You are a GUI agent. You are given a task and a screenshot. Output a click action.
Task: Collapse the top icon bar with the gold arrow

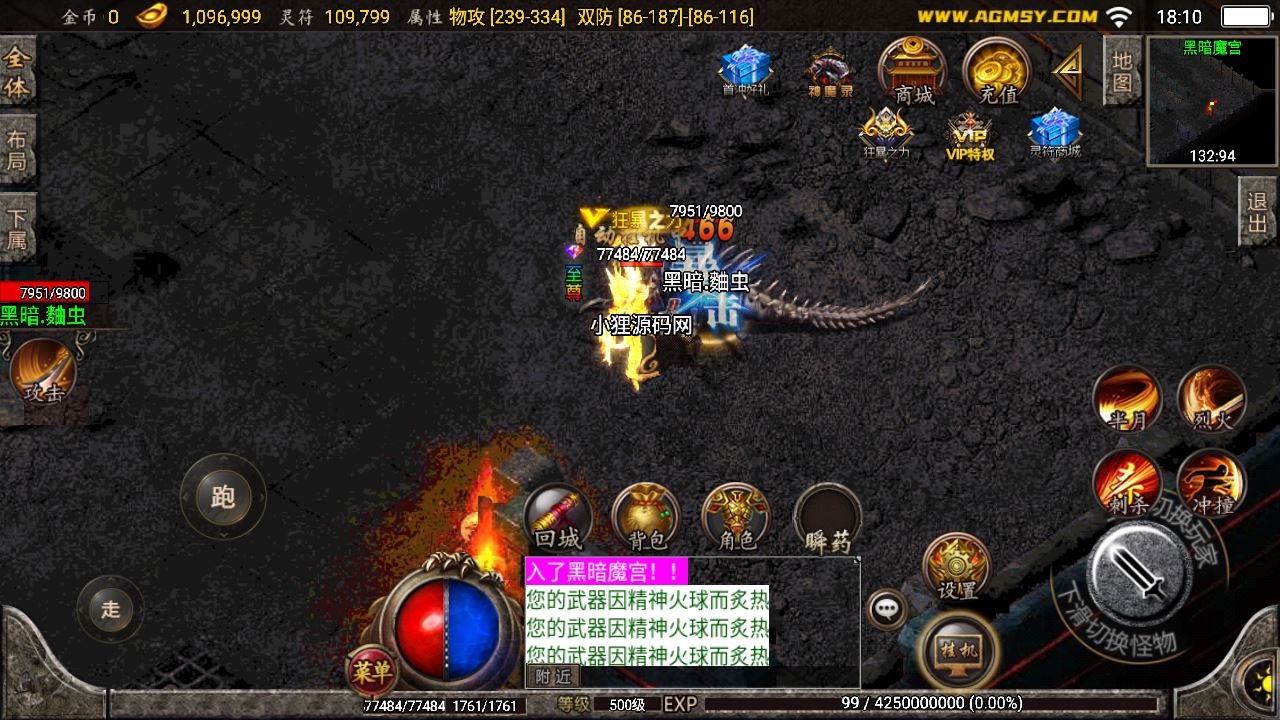(1067, 72)
